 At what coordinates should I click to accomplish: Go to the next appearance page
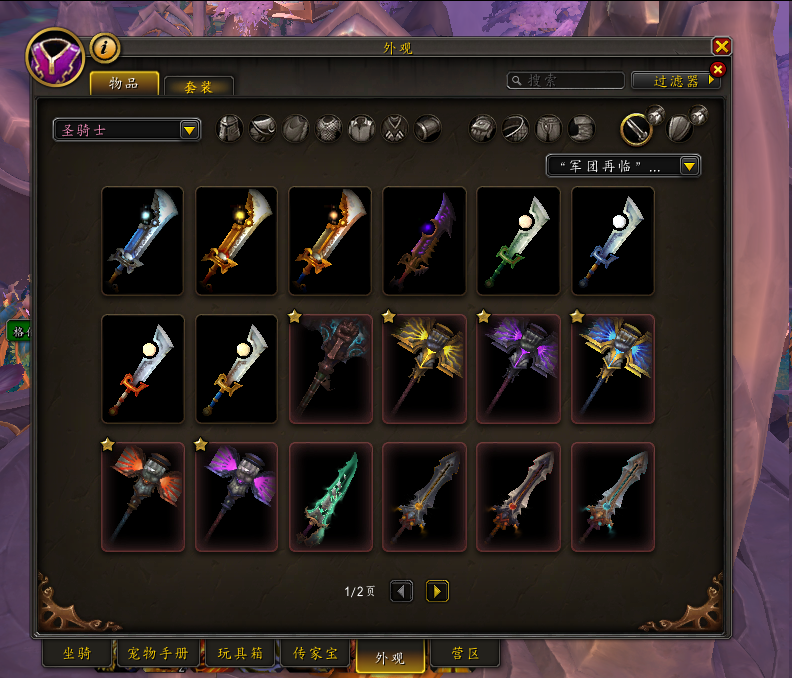click(437, 591)
